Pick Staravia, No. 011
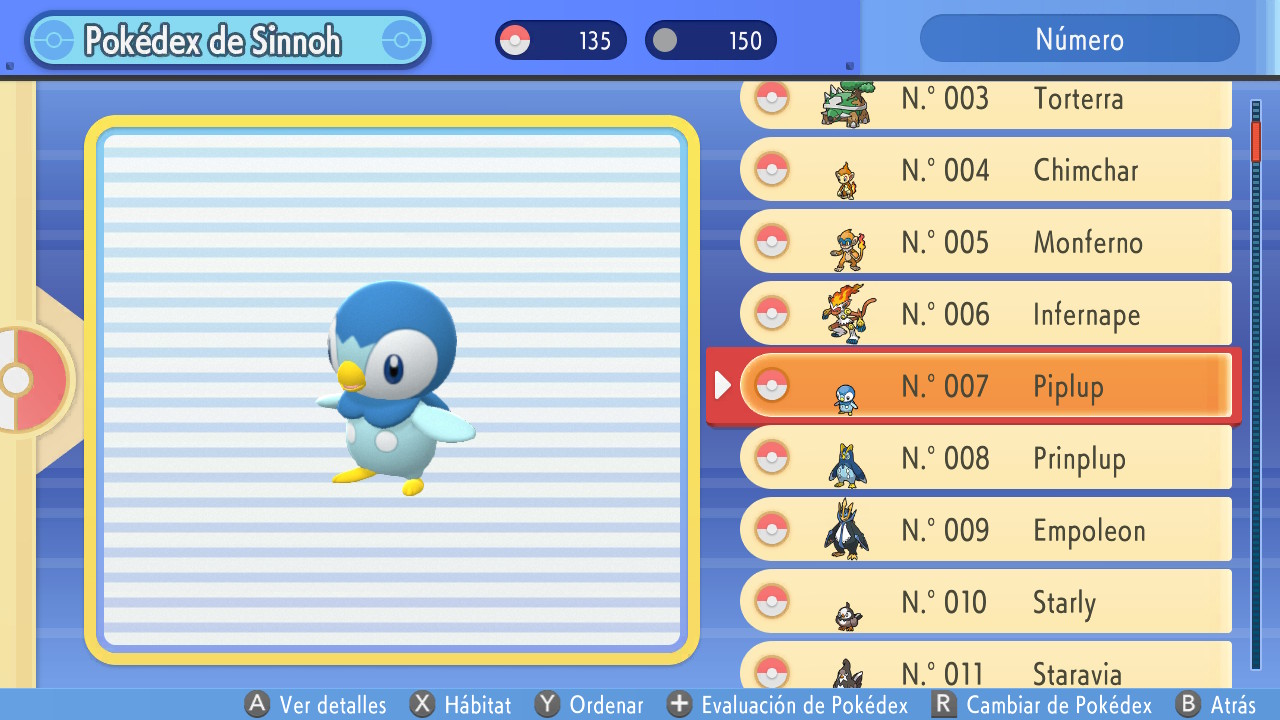This screenshot has width=1280, height=720. 985,668
